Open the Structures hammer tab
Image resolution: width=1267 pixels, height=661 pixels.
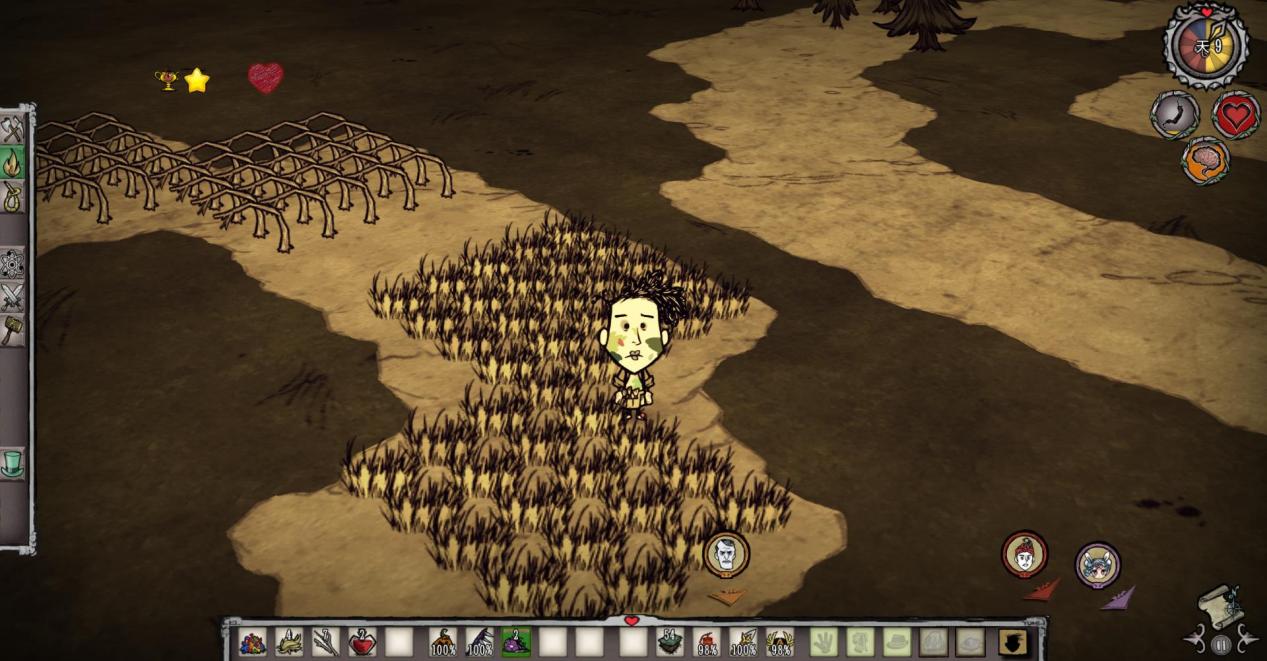click(12, 329)
